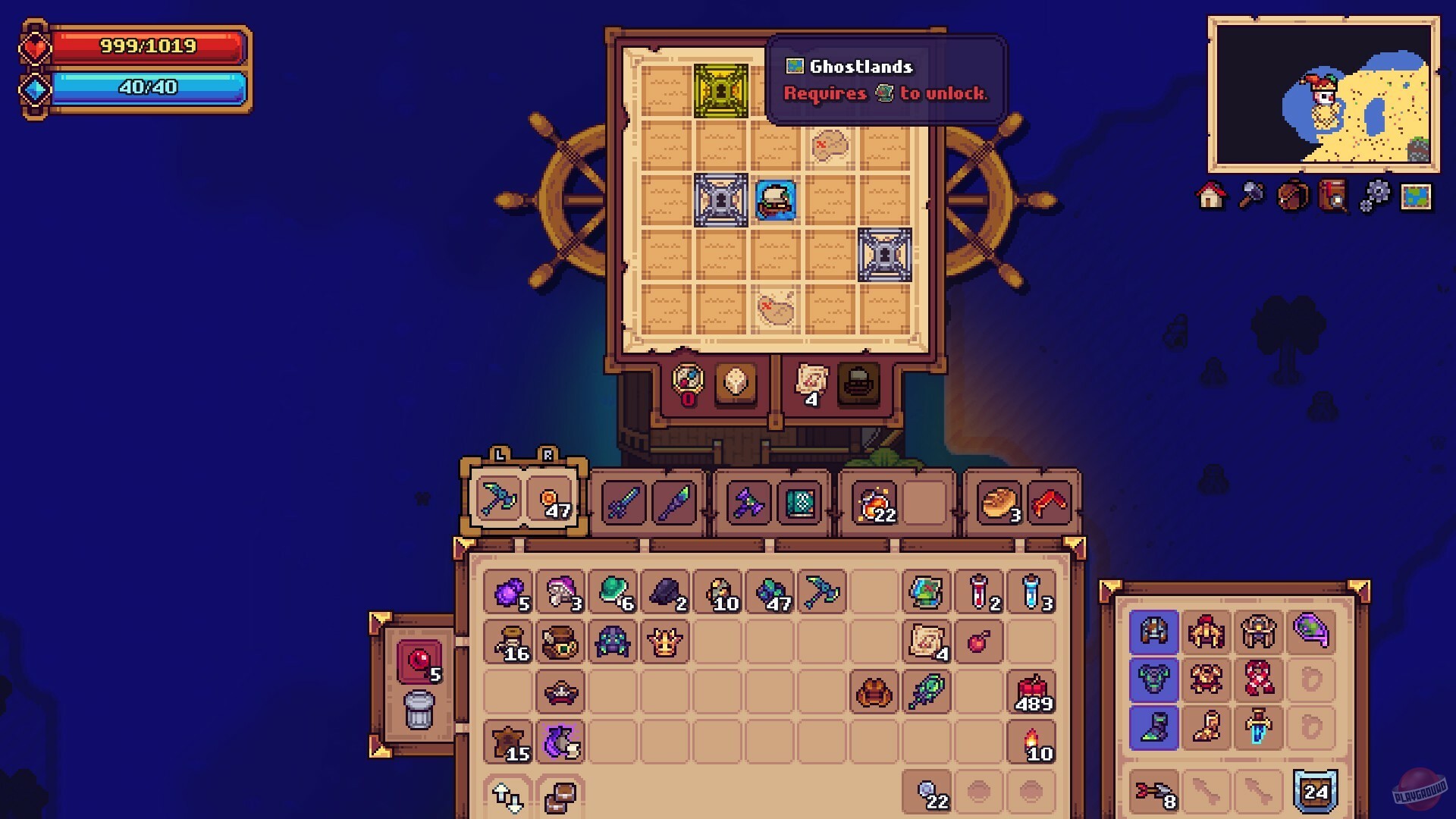Click the map scrap slot showing 4
1456x819 pixels.
point(808,383)
